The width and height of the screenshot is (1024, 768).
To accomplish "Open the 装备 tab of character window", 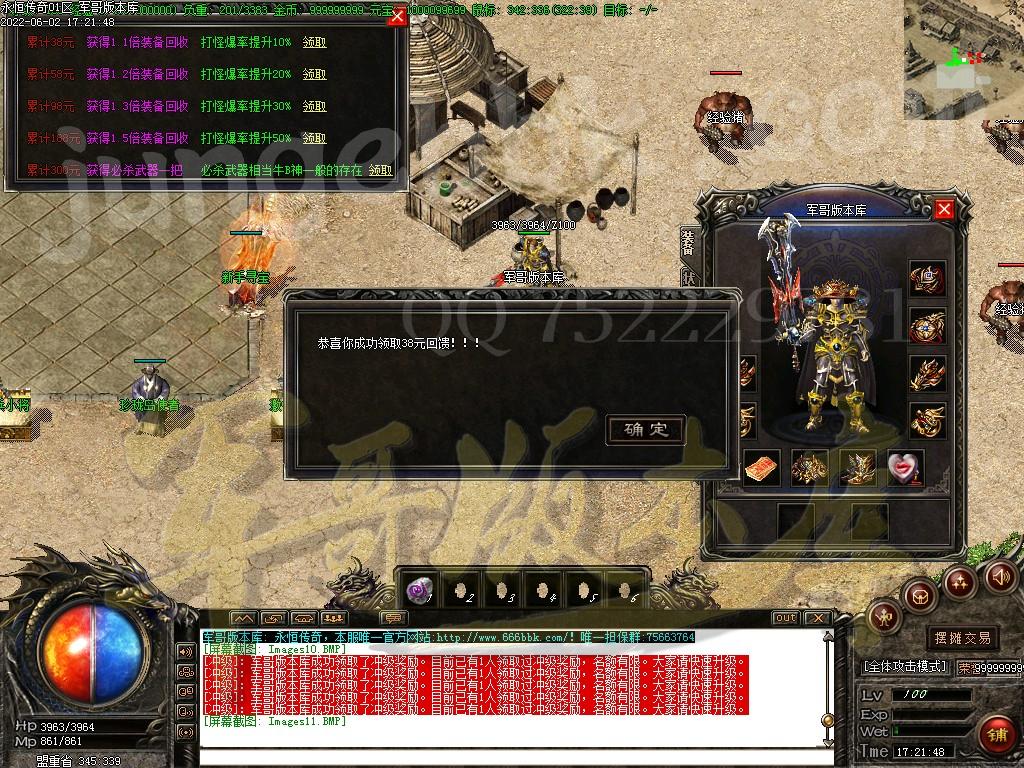I will click(x=689, y=241).
